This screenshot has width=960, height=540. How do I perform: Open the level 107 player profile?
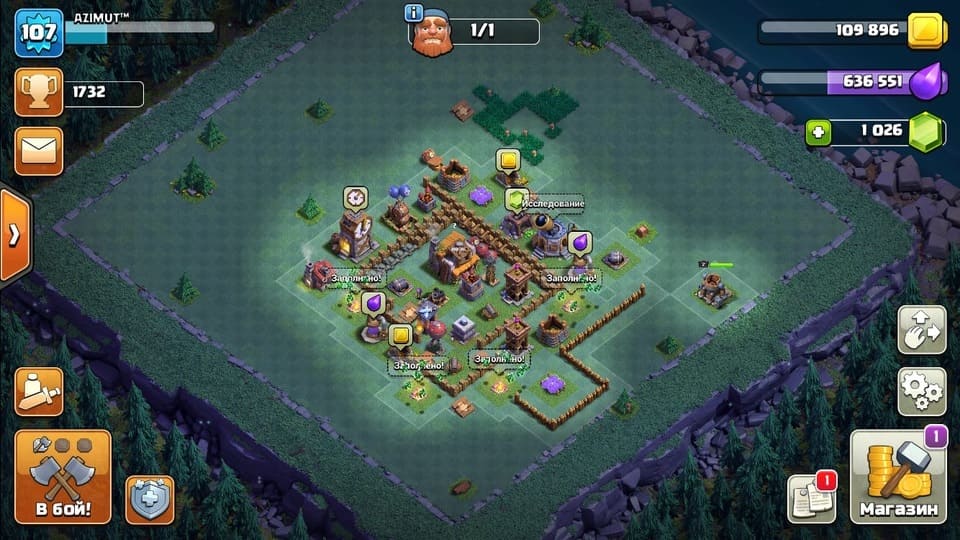[38, 32]
